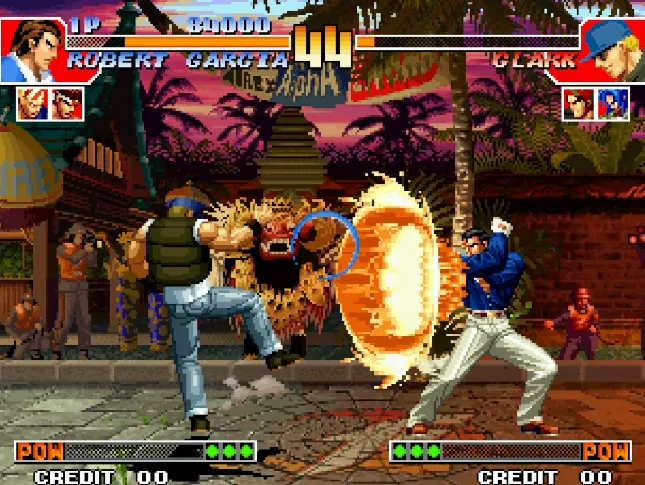
Task: Pick the red-bandana teammate's small portrait
Action: tap(577, 103)
